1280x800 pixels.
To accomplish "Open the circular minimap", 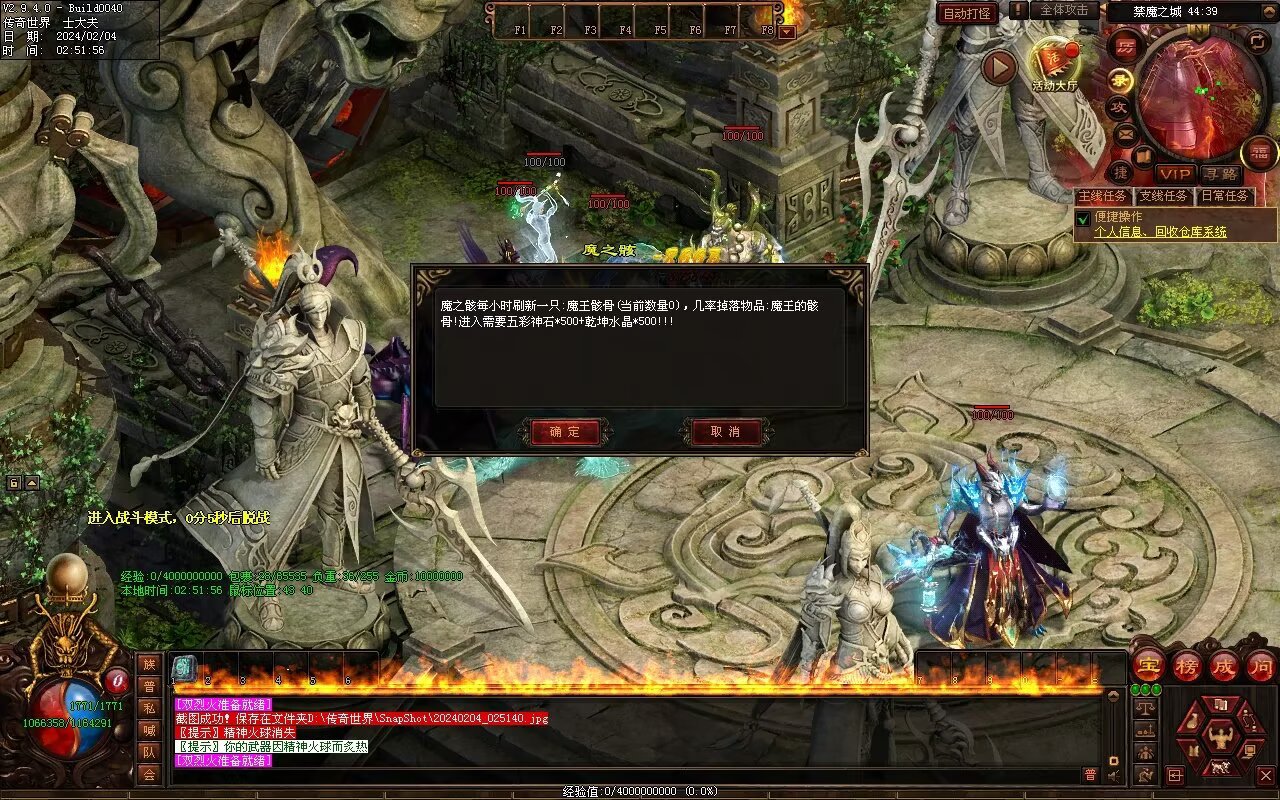I will (x=1199, y=94).
